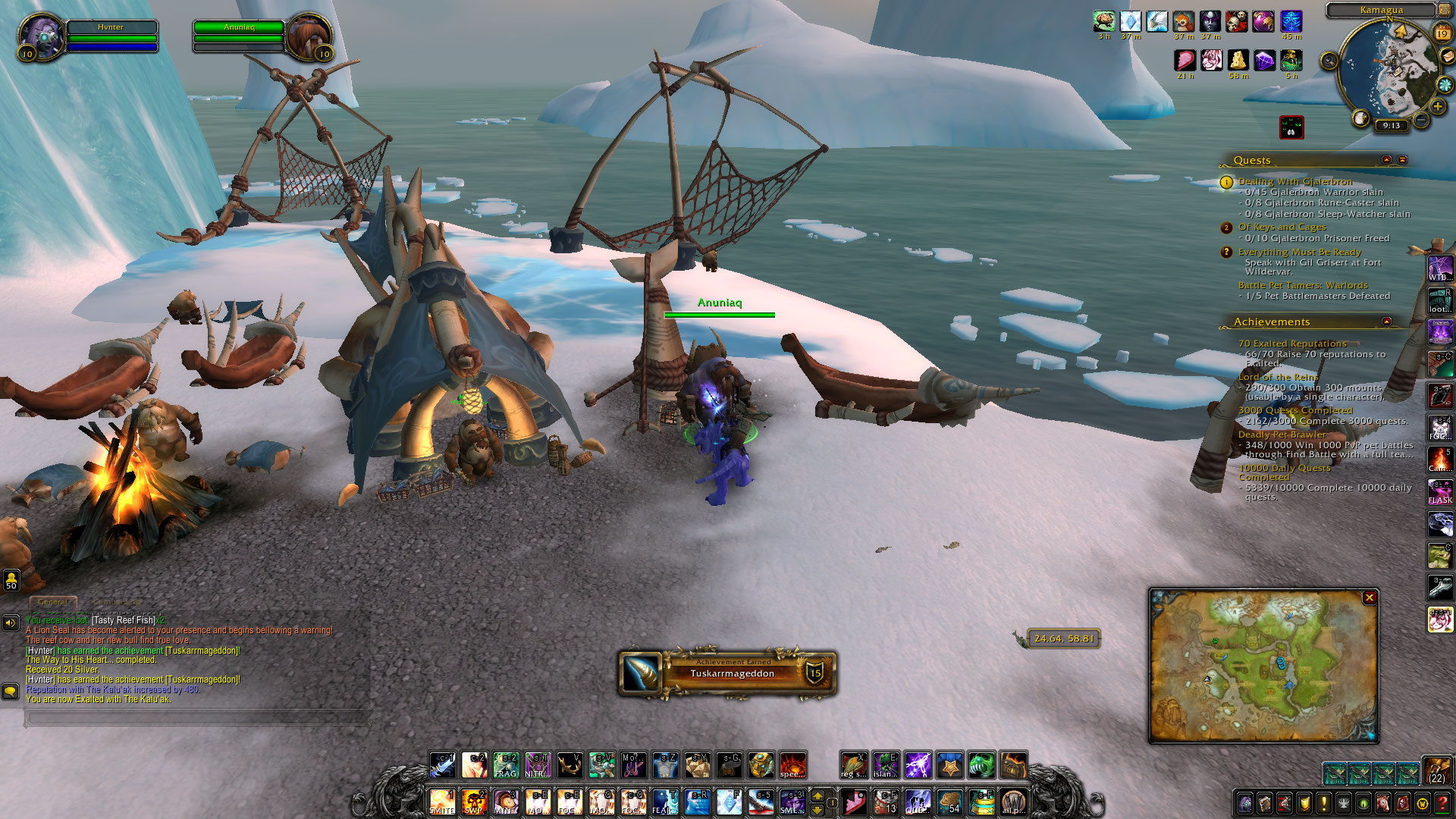This screenshot has height=819, width=1456.
Task: Select the Dealing With Gjalerbron quest
Action: click(1294, 181)
